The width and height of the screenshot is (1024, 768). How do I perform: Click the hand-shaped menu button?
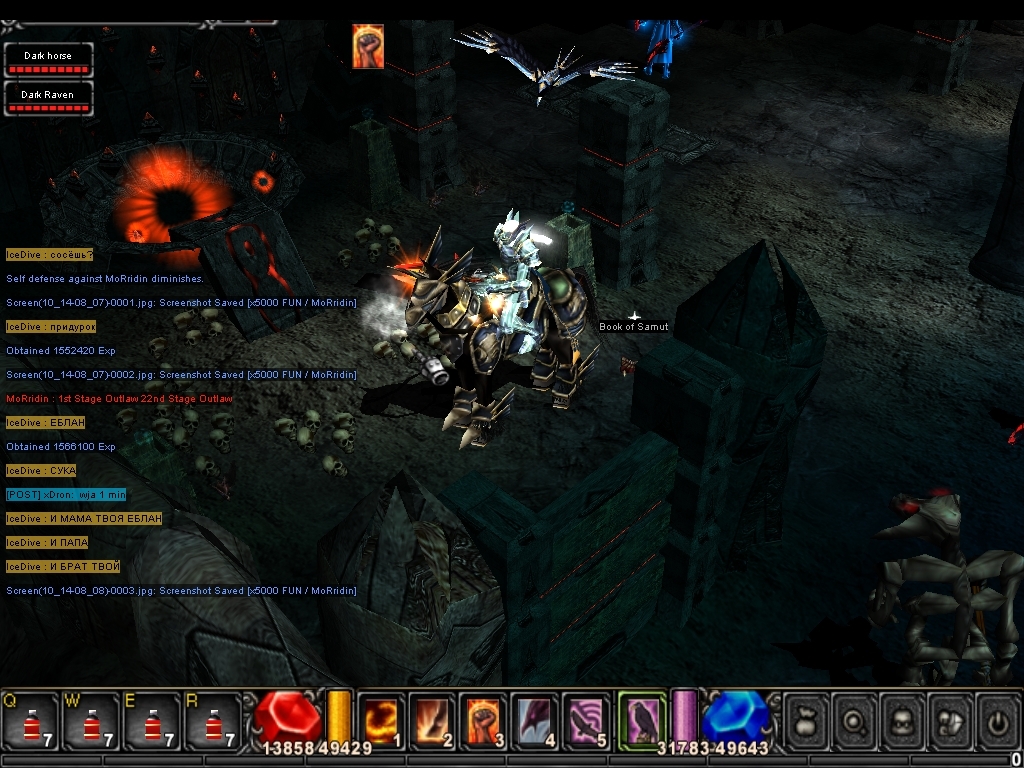pyautogui.click(x=950, y=721)
